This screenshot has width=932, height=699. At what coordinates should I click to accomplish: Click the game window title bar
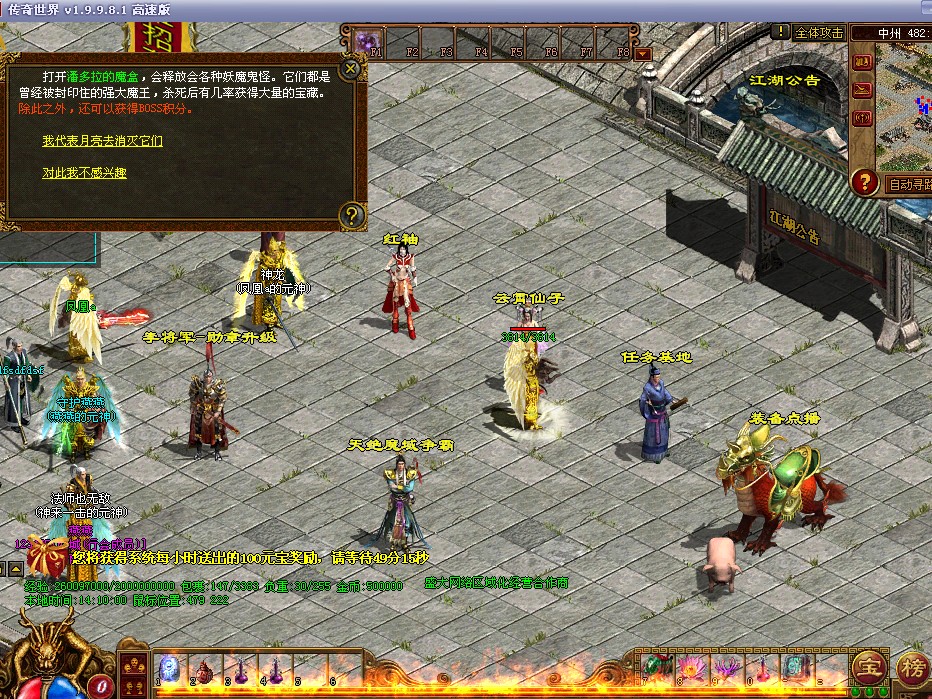point(466,9)
